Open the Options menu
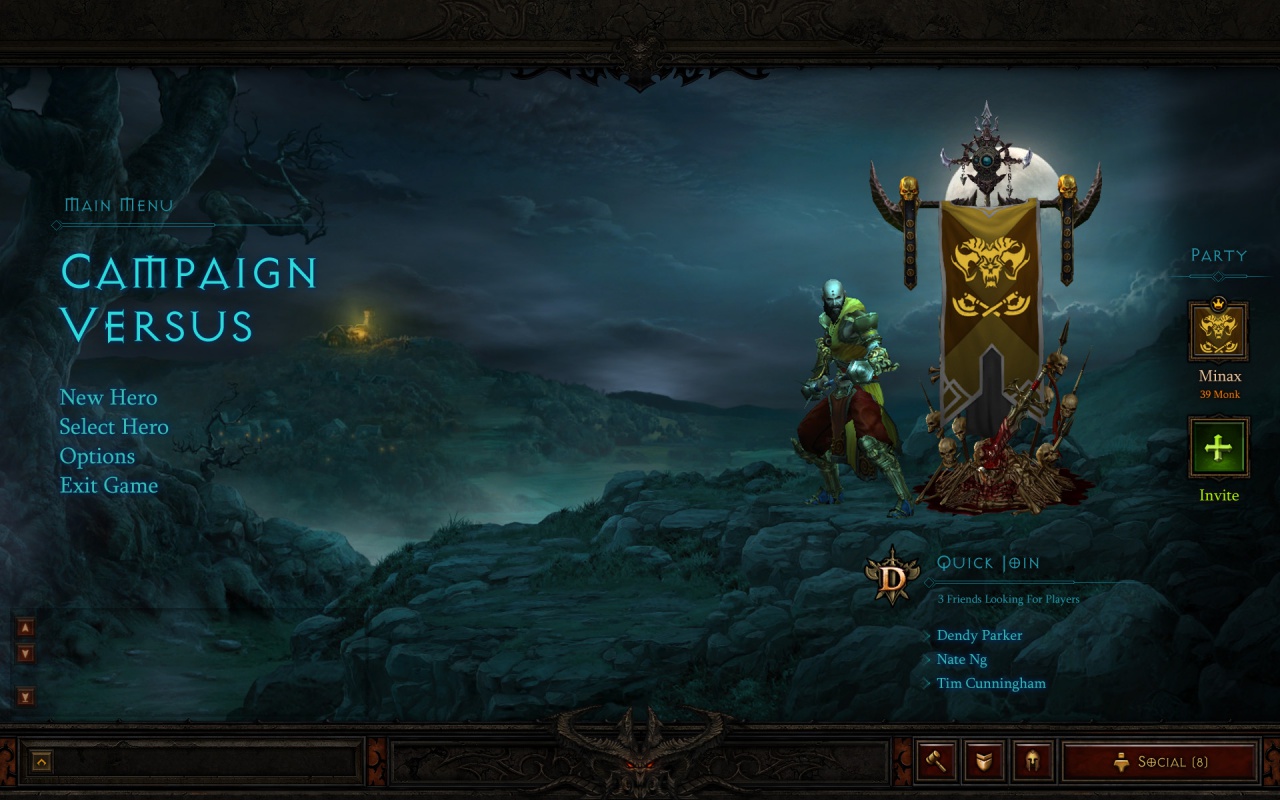The width and height of the screenshot is (1280, 800). [x=97, y=456]
